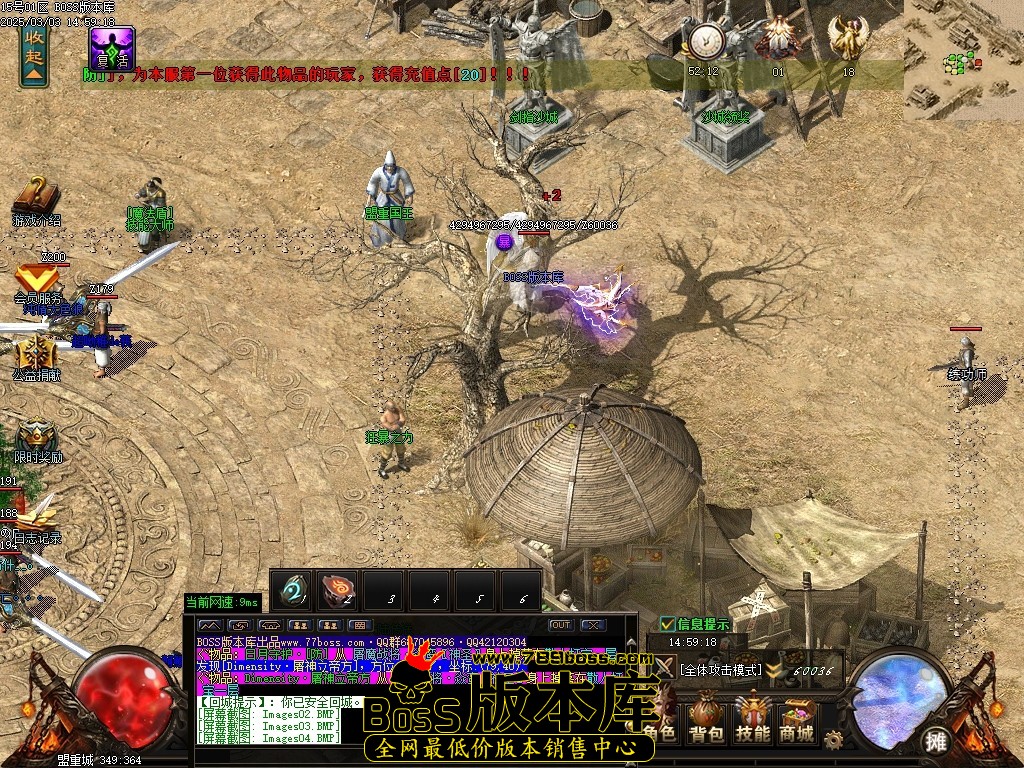Open the 公益捐献 donation icon
This screenshot has height=768, width=1024.
pyautogui.click(x=36, y=357)
